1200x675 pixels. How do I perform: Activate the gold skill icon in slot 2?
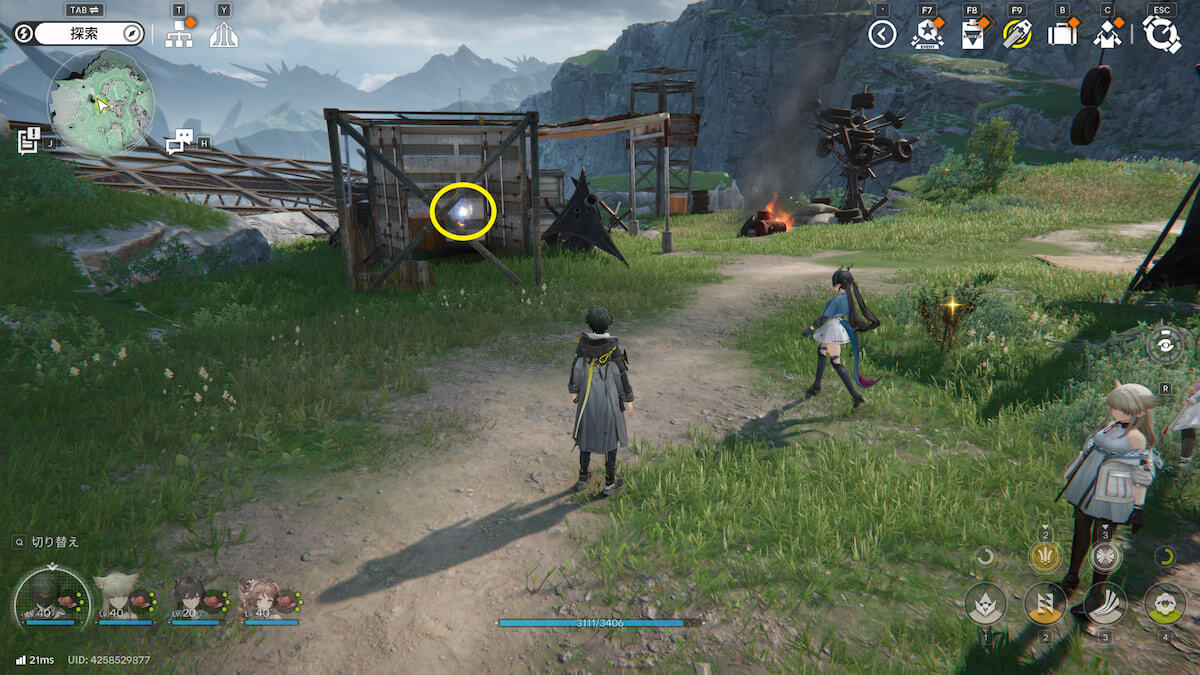(1045, 603)
